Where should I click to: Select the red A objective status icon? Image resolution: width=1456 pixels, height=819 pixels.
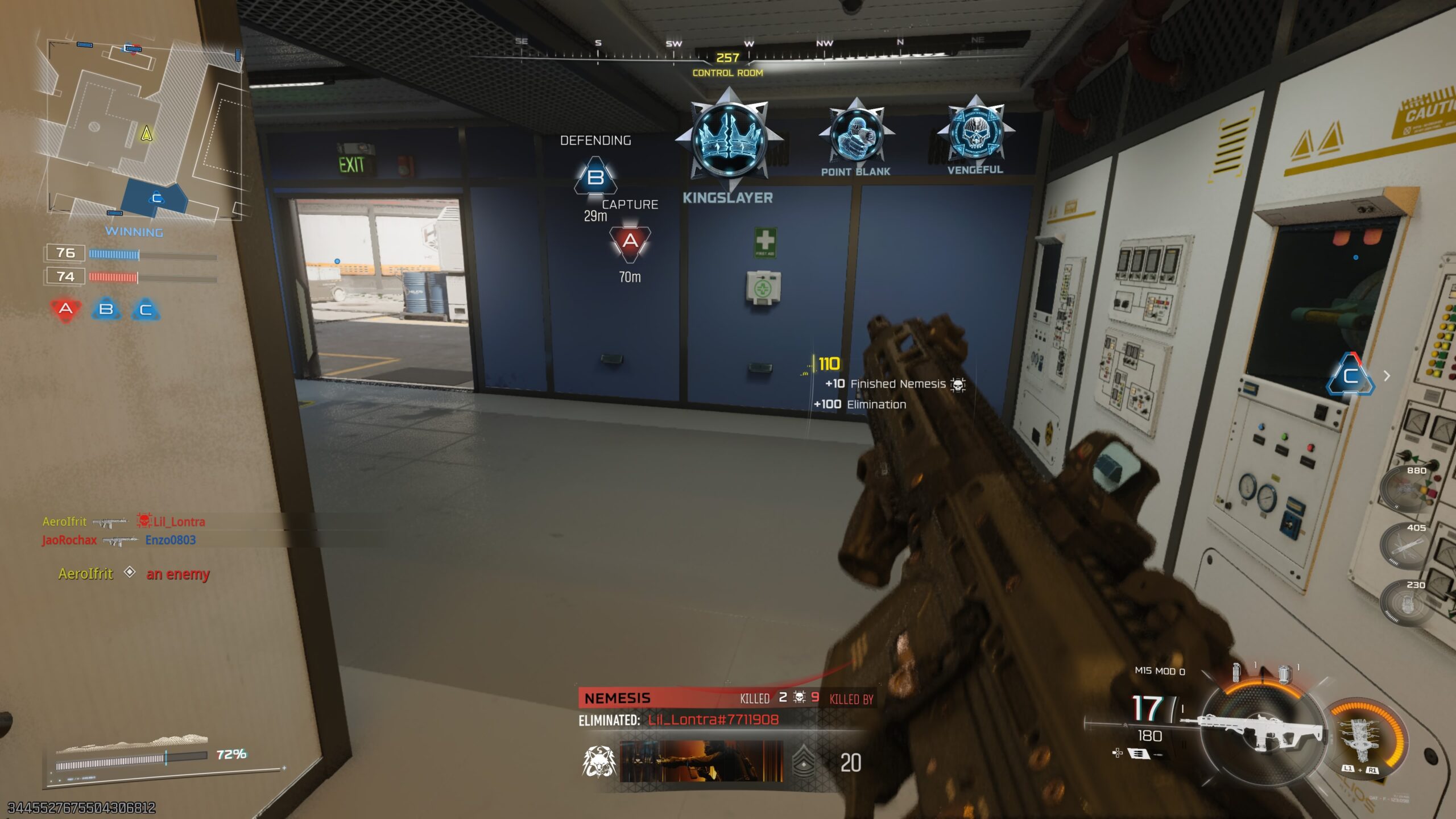click(x=66, y=309)
